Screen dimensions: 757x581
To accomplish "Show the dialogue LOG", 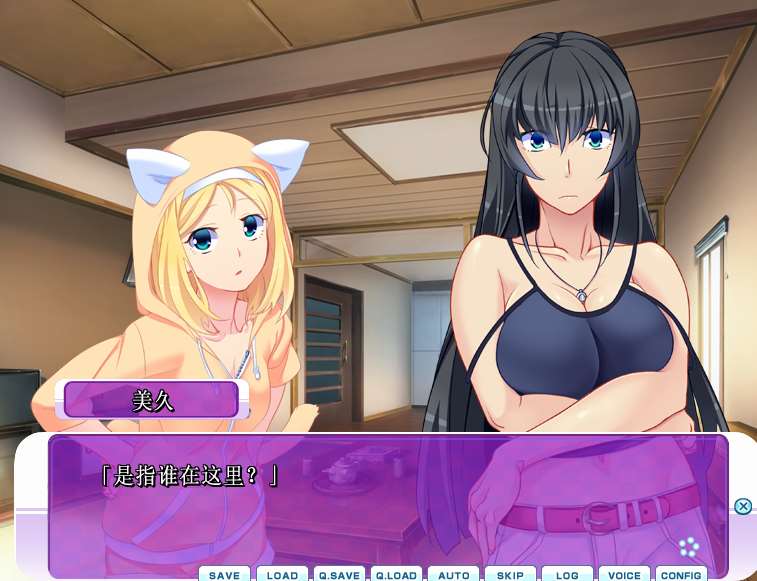I will point(567,574).
